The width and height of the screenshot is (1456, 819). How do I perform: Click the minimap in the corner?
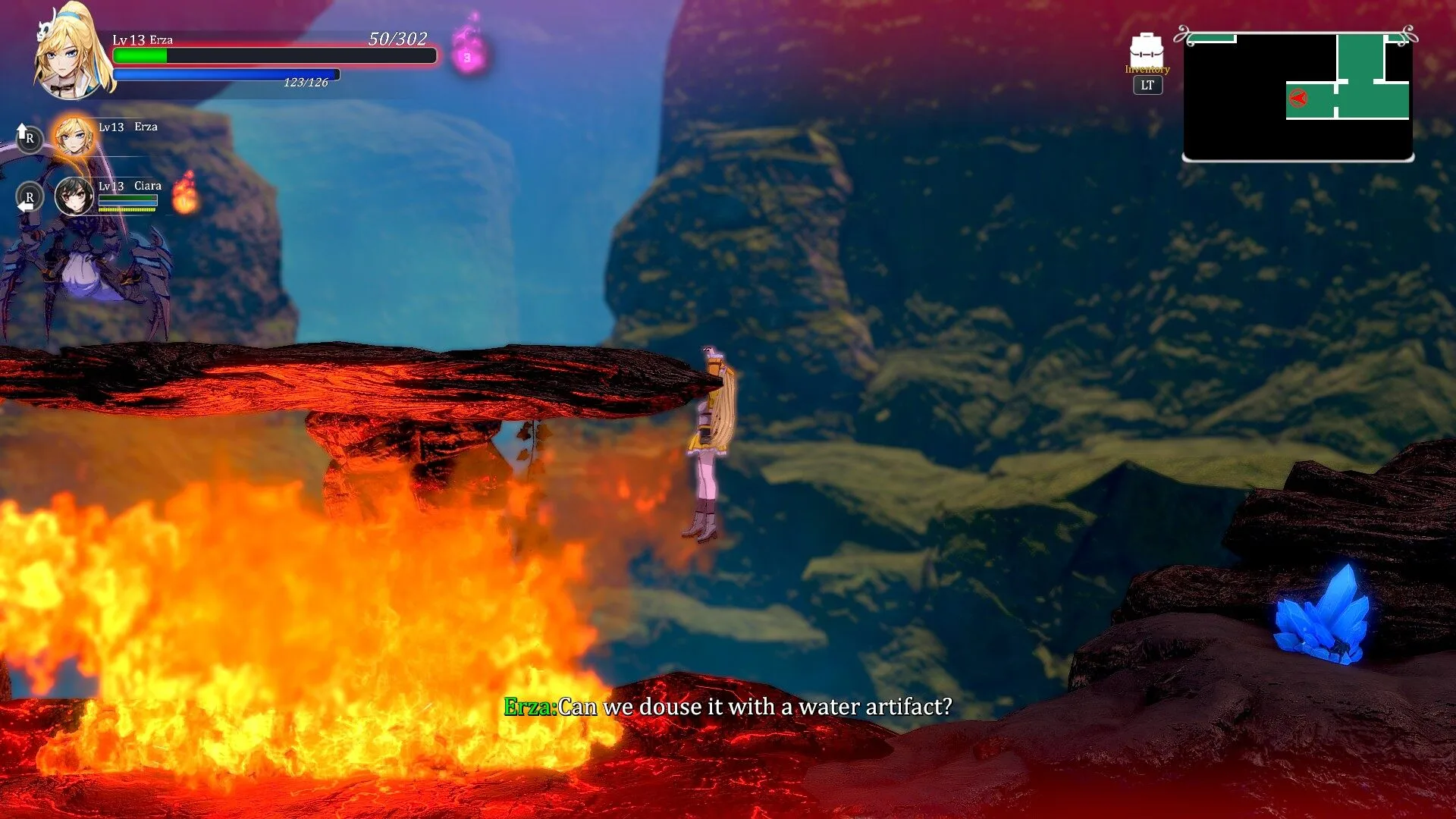(x=1298, y=96)
